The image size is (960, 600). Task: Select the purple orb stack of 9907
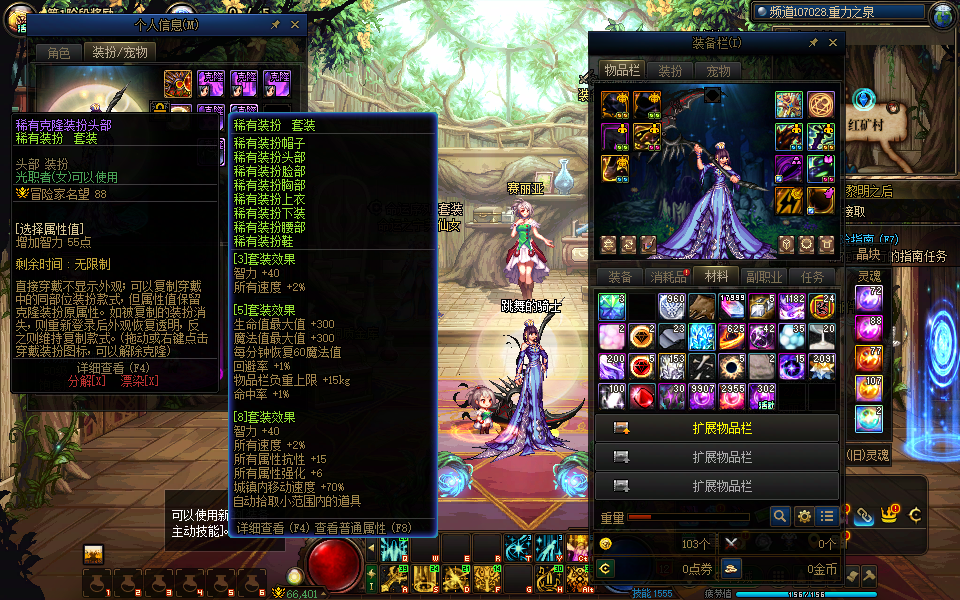(x=702, y=396)
